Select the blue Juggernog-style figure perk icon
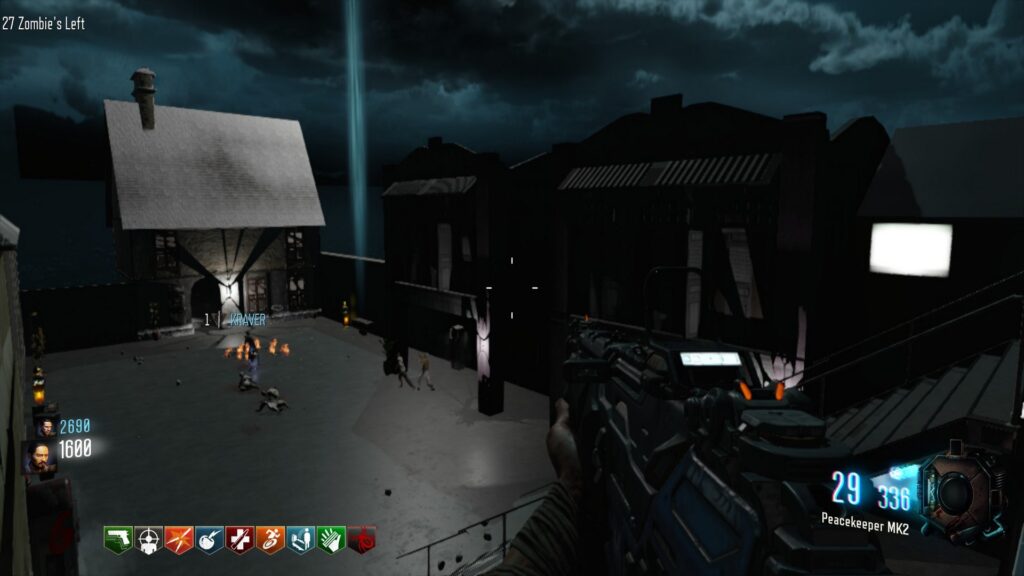Image resolution: width=1024 pixels, height=576 pixels. (x=301, y=539)
